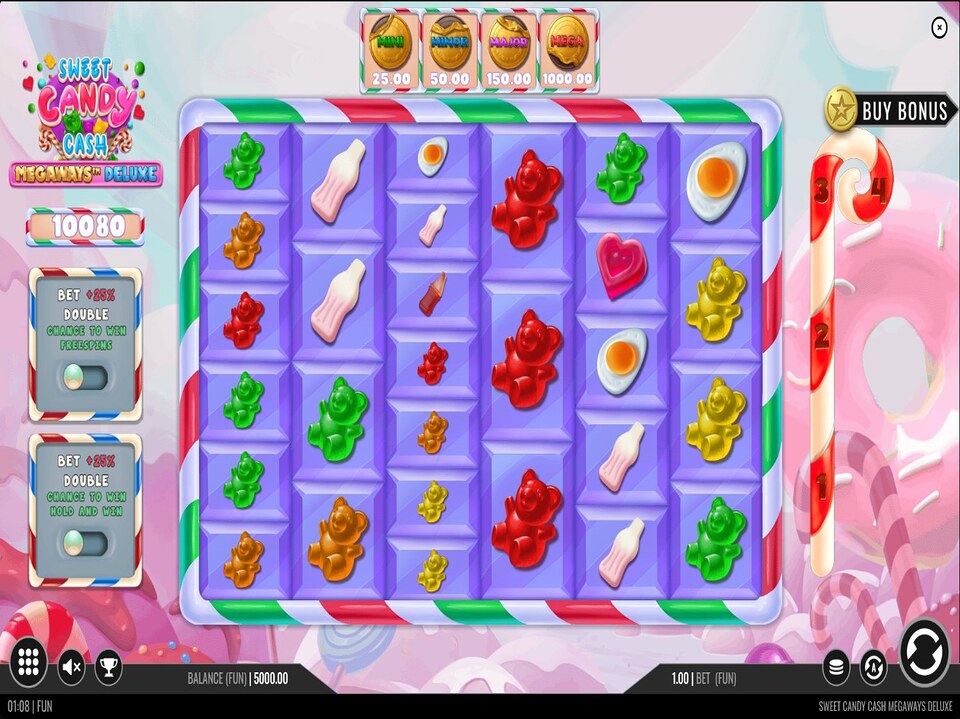The height and width of the screenshot is (719, 960).
Task: Unmute the game sound
Action: [x=71, y=667]
